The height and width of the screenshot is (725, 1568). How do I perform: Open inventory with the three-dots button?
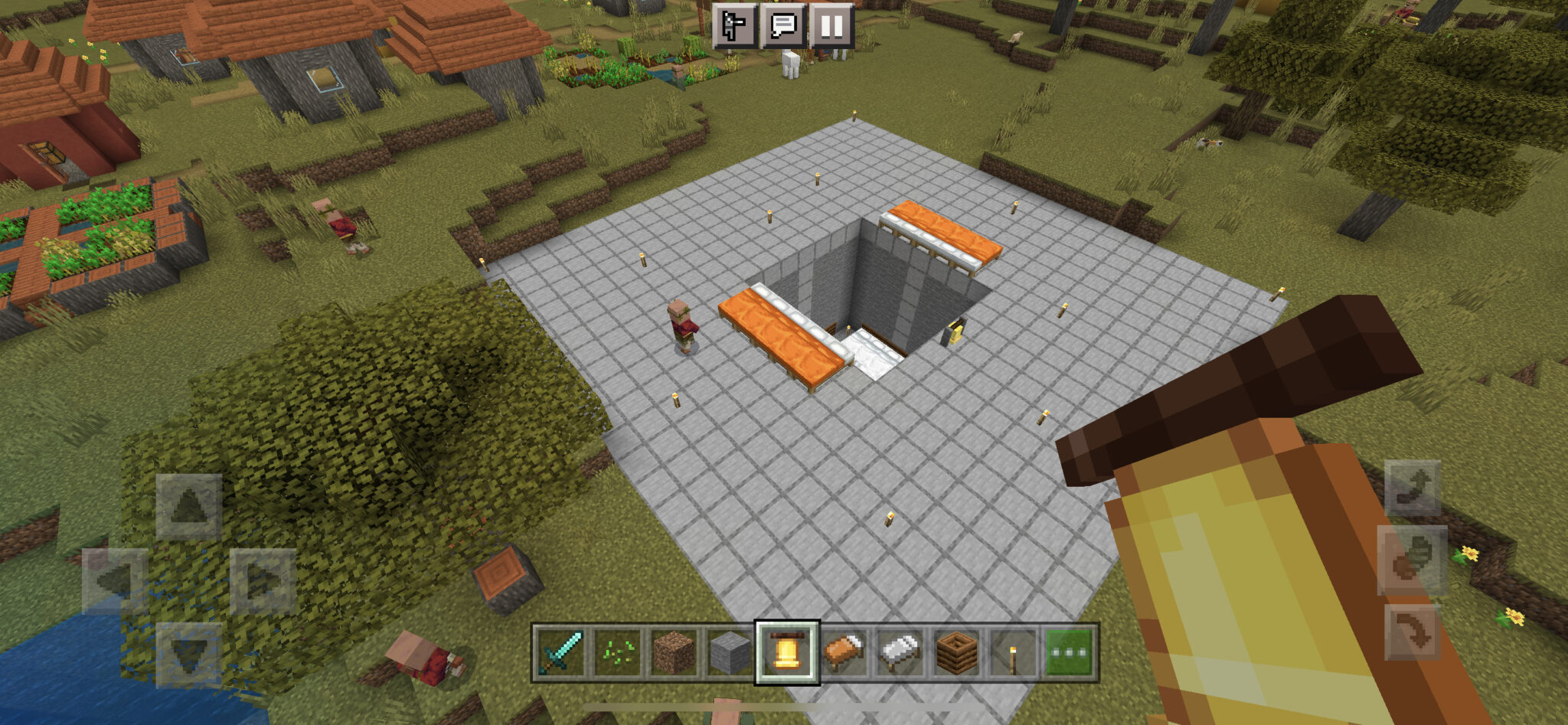pyautogui.click(x=1070, y=652)
